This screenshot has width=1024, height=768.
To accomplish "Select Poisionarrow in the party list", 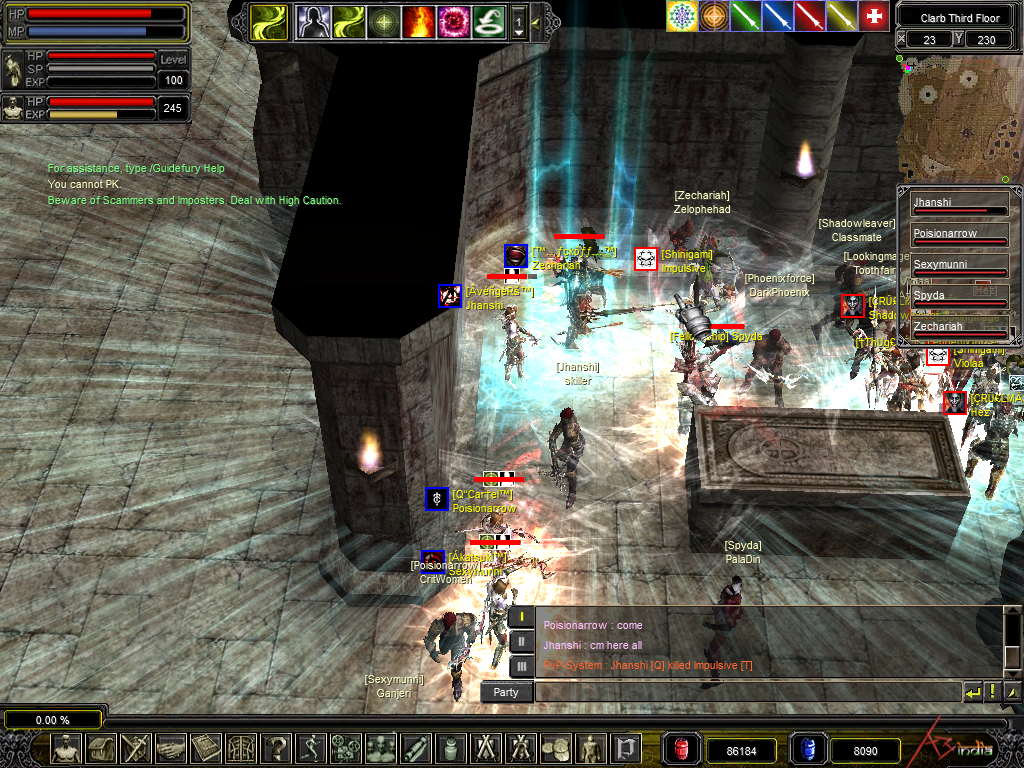I will (x=959, y=235).
